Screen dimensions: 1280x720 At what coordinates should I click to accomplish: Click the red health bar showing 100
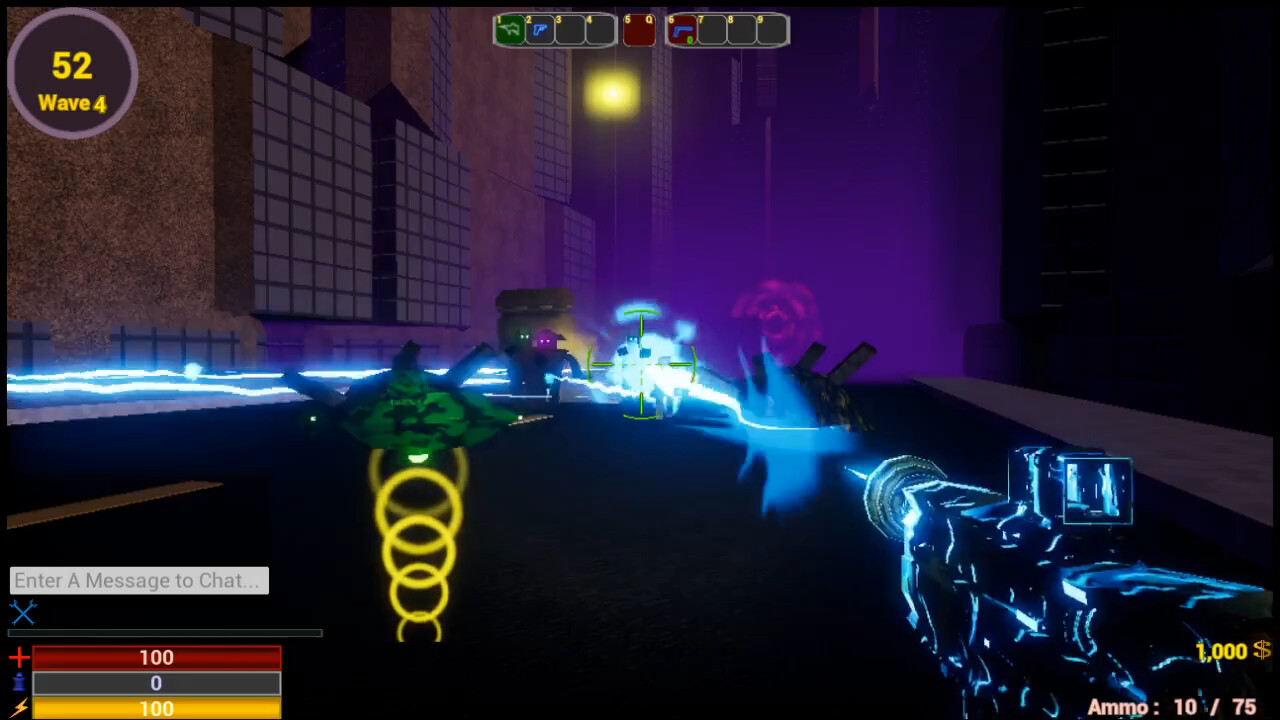[155, 657]
